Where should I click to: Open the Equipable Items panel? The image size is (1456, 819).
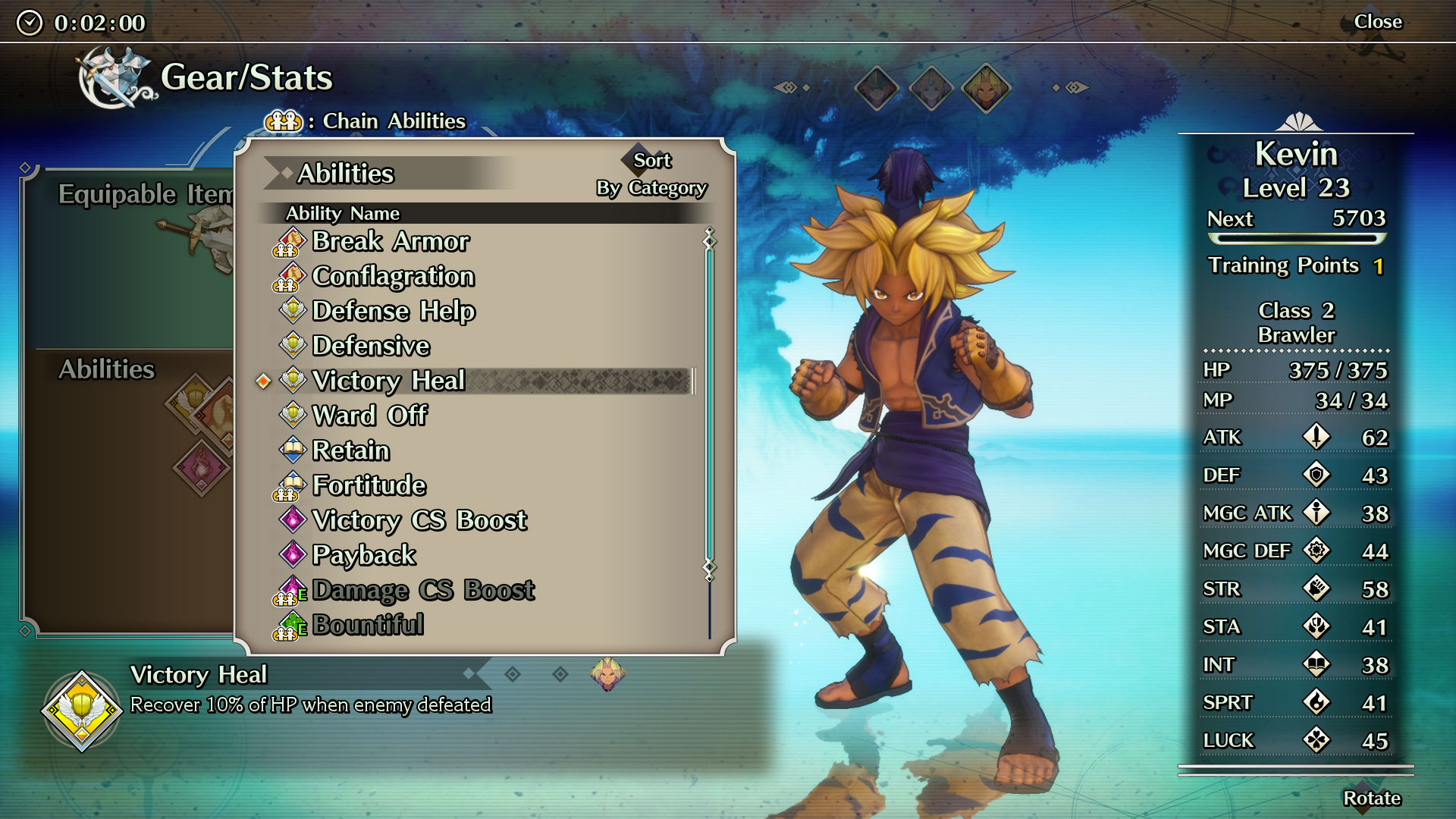tap(144, 194)
